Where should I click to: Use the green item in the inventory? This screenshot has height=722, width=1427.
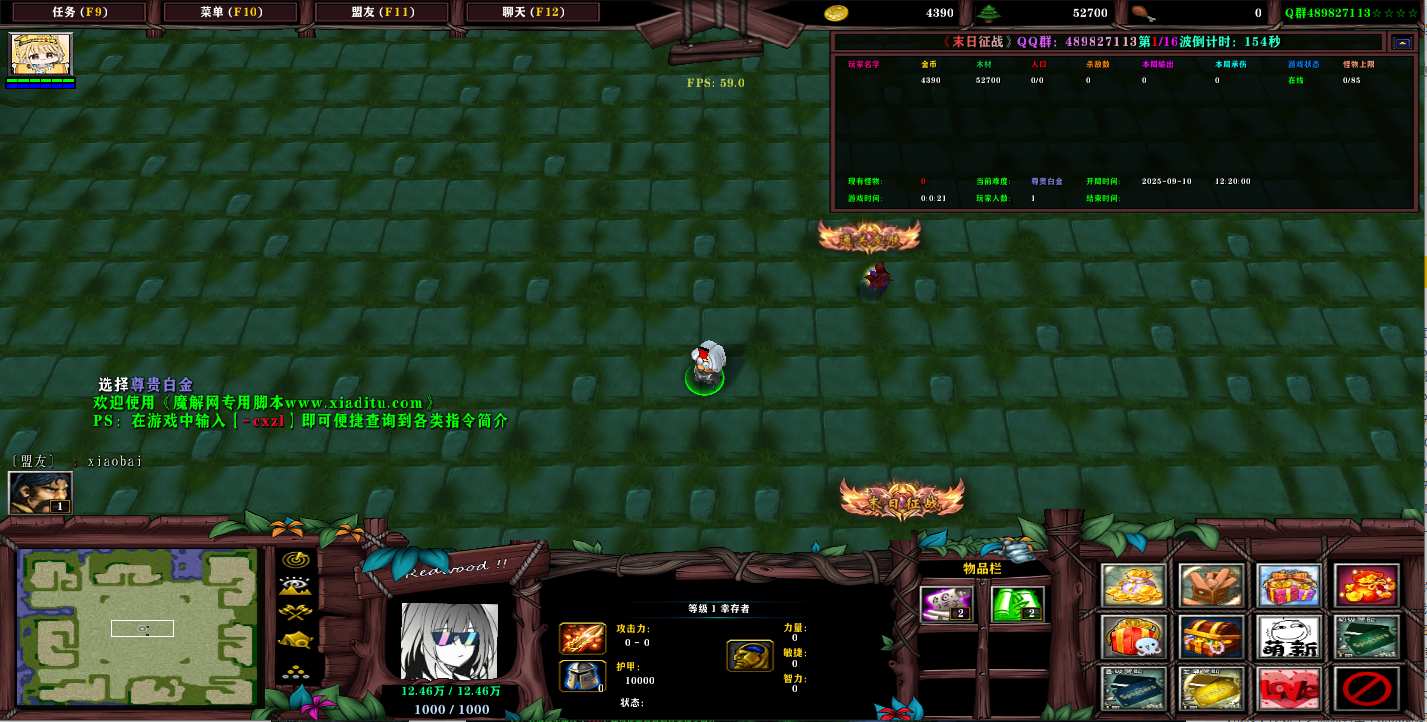coord(1017,603)
